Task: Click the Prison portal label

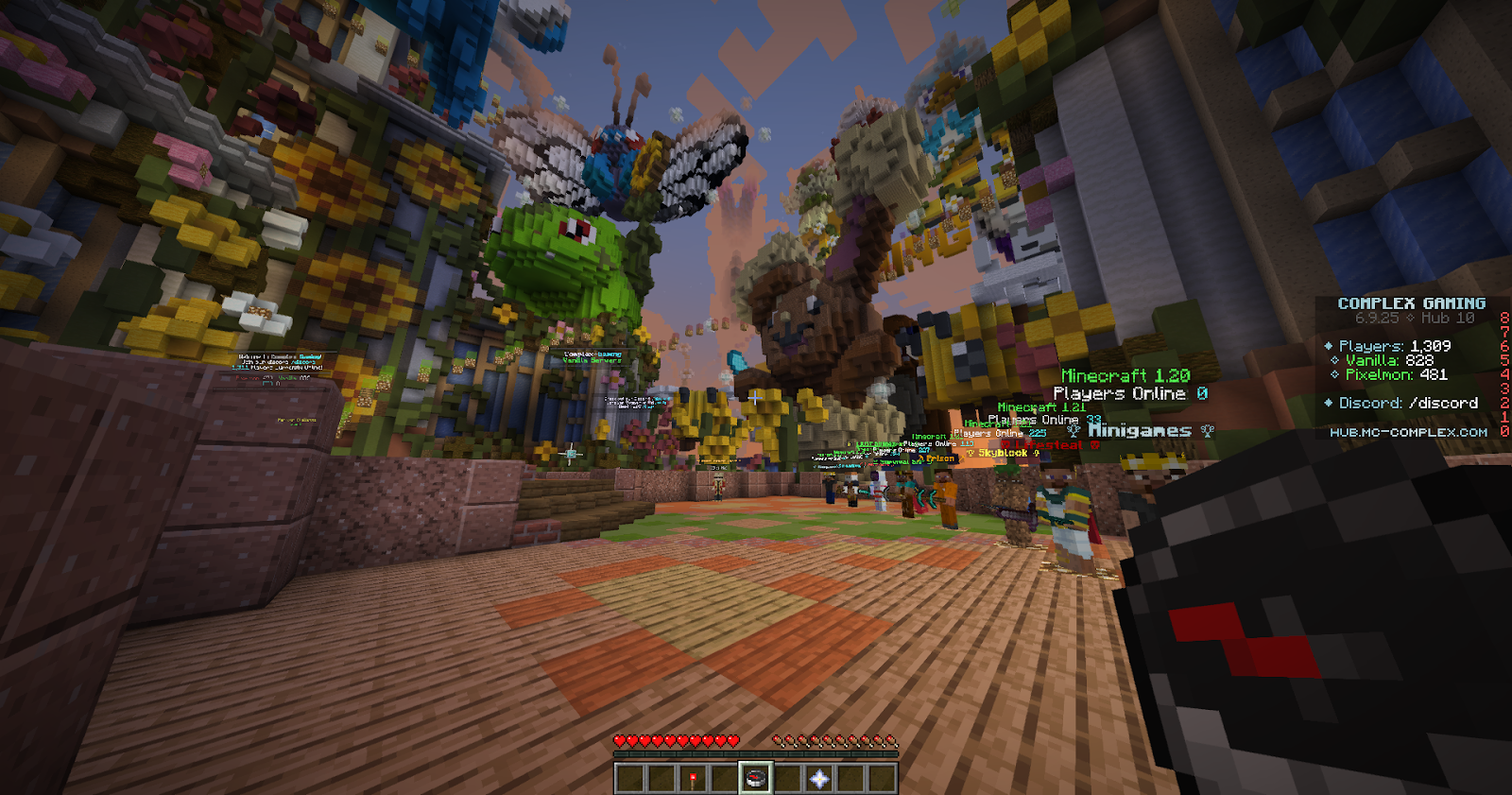Action: point(939,458)
